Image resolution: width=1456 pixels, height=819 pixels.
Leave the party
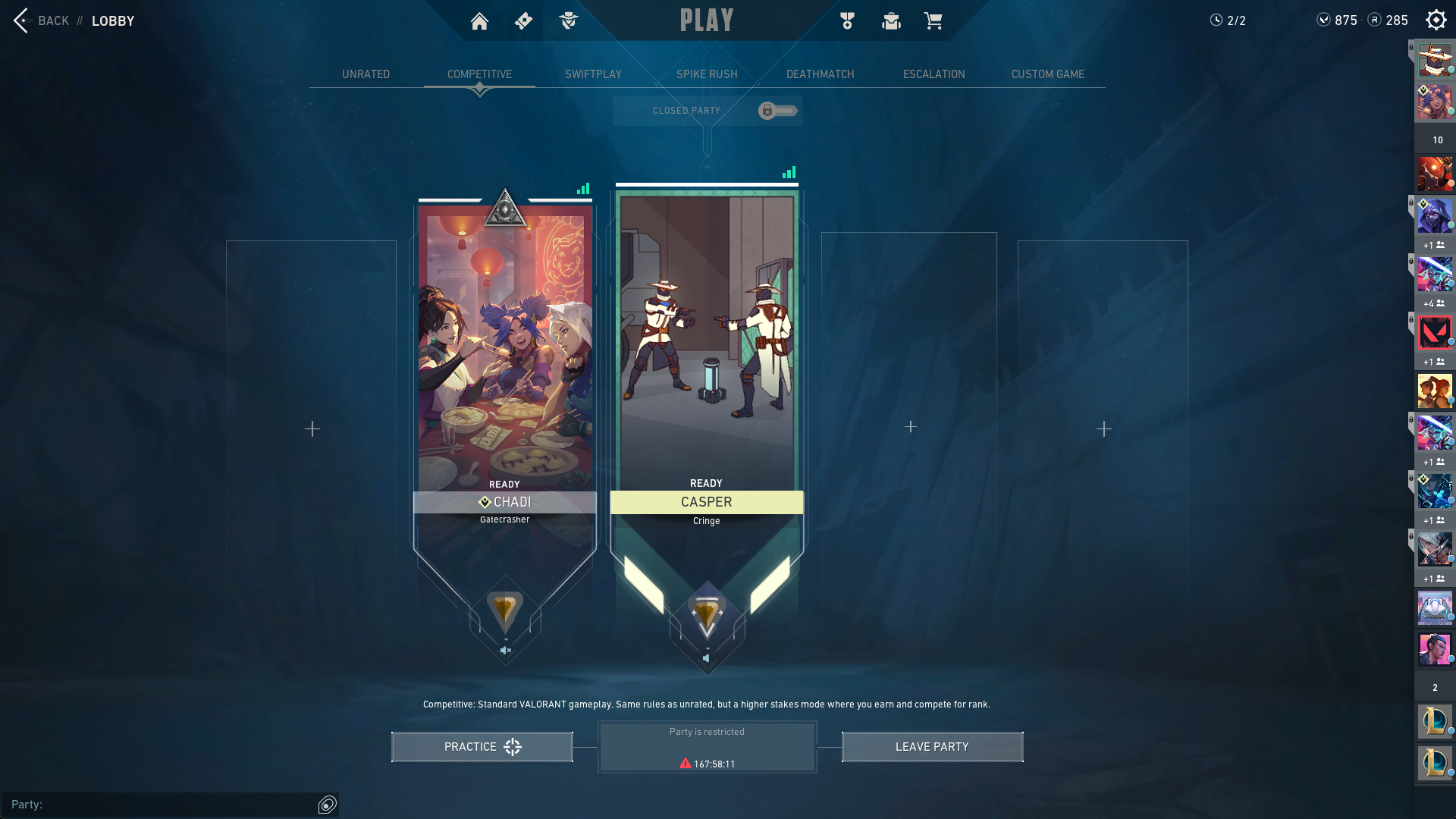932,747
